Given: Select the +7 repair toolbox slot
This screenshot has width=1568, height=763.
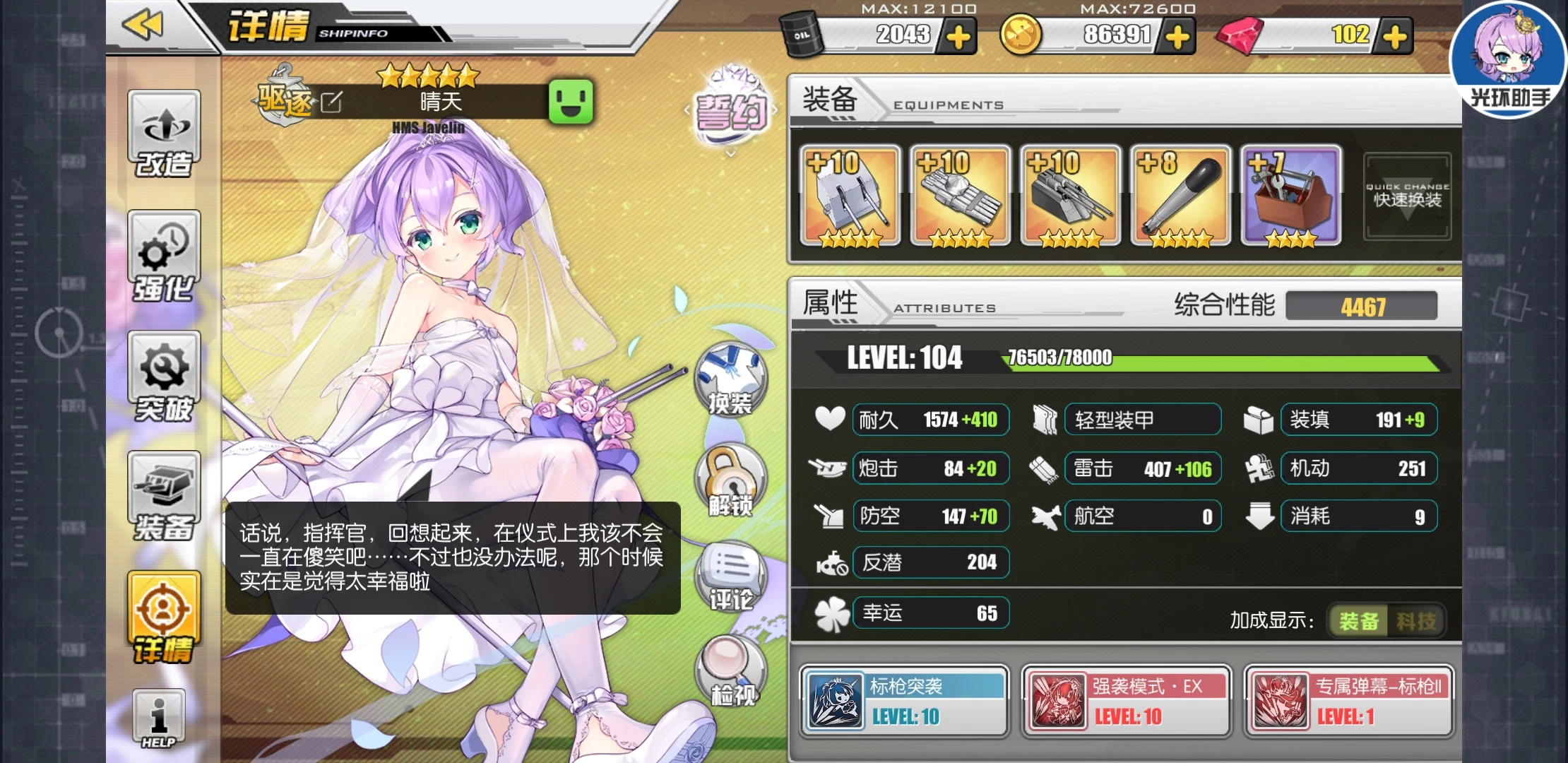Looking at the screenshot, I should point(1290,196).
